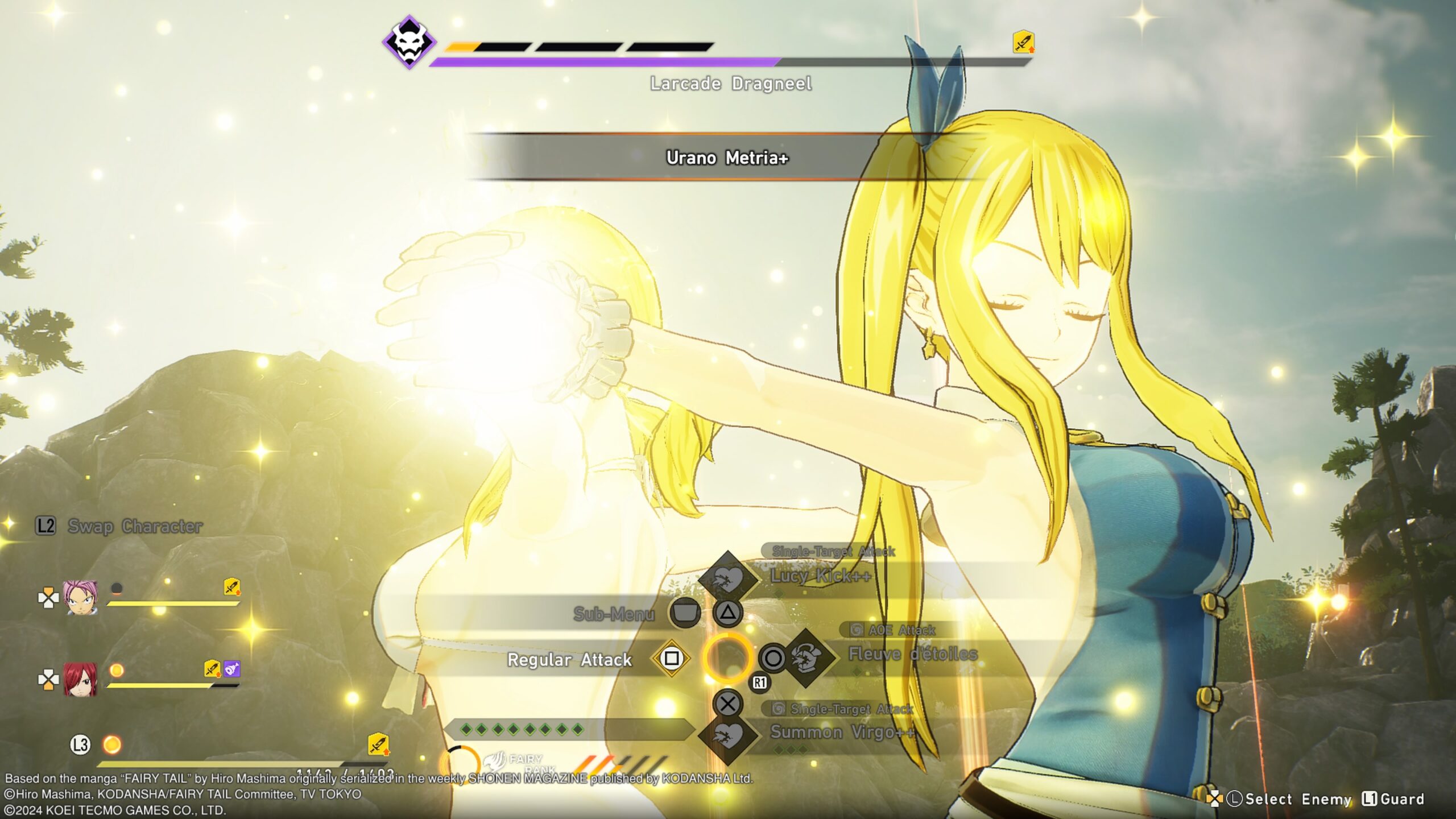This screenshot has height=819, width=1456.
Task: Click Natsu's sword buff status icon
Action: pos(231,587)
